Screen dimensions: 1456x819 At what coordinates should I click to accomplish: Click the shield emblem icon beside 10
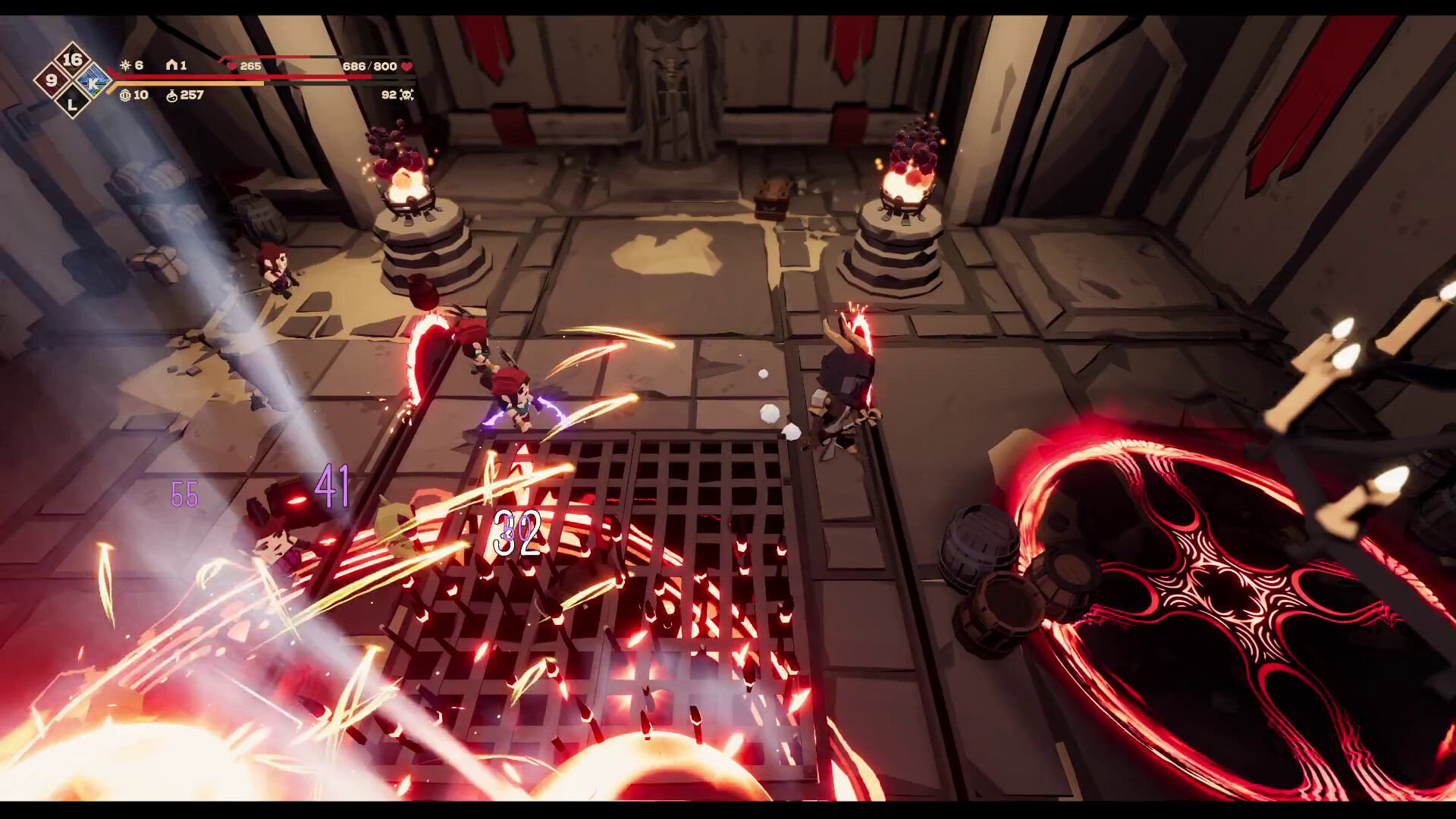[x=125, y=95]
